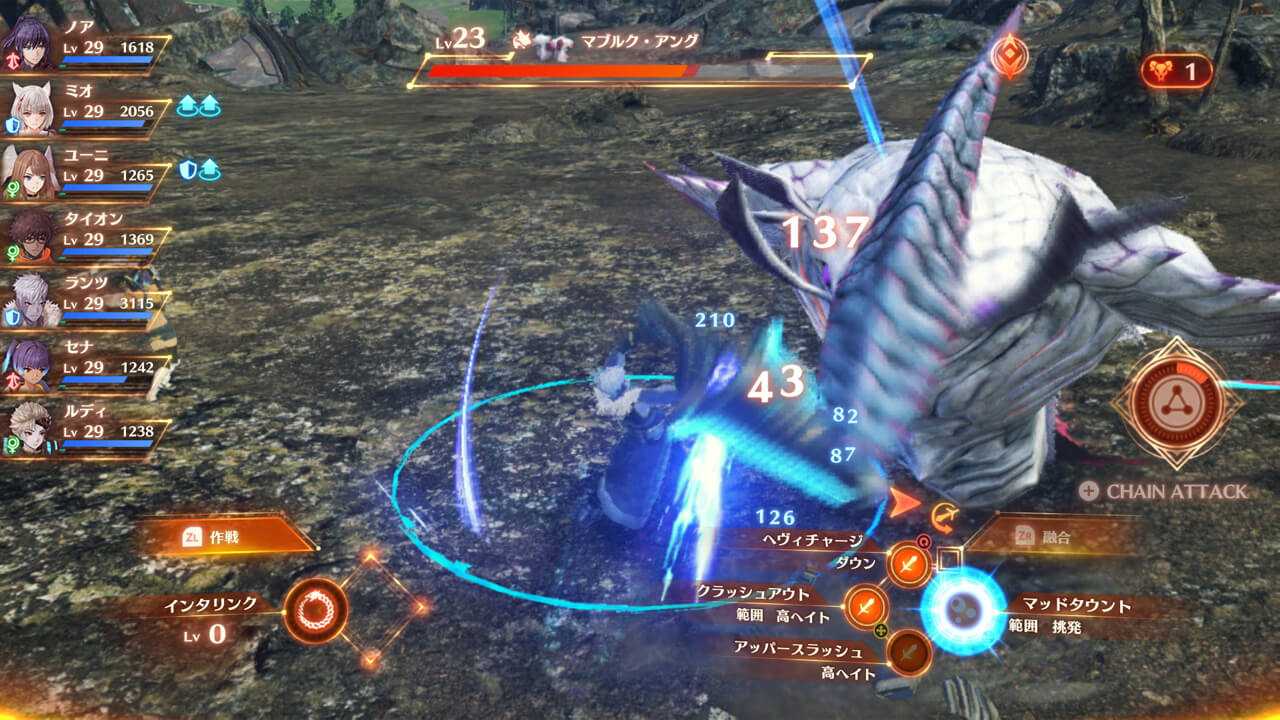Activate the クラッシュアウト art
Viewport: 1280px width, 720px height.
click(867, 606)
